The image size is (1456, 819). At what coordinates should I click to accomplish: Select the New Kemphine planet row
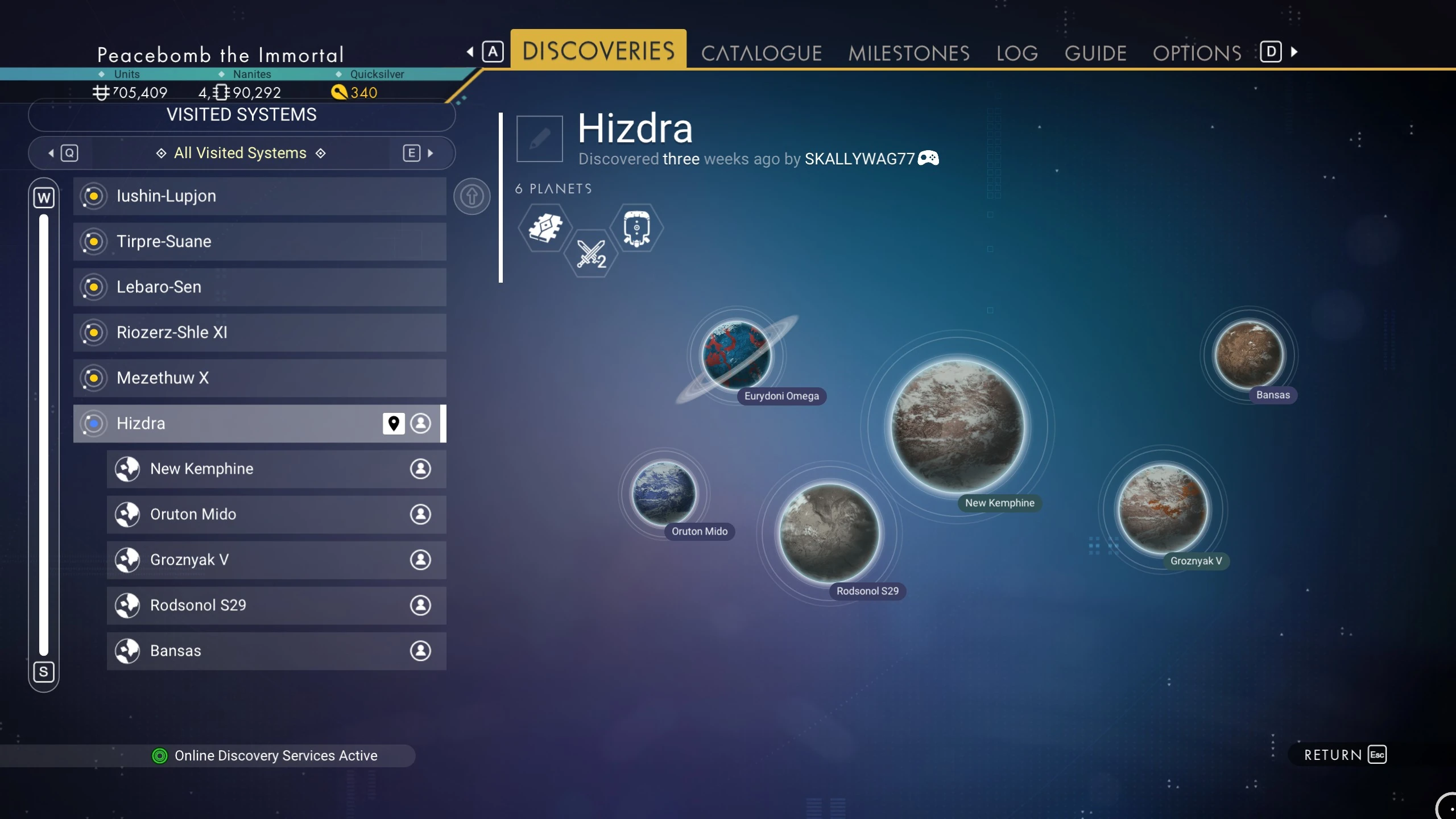coord(276,469)
